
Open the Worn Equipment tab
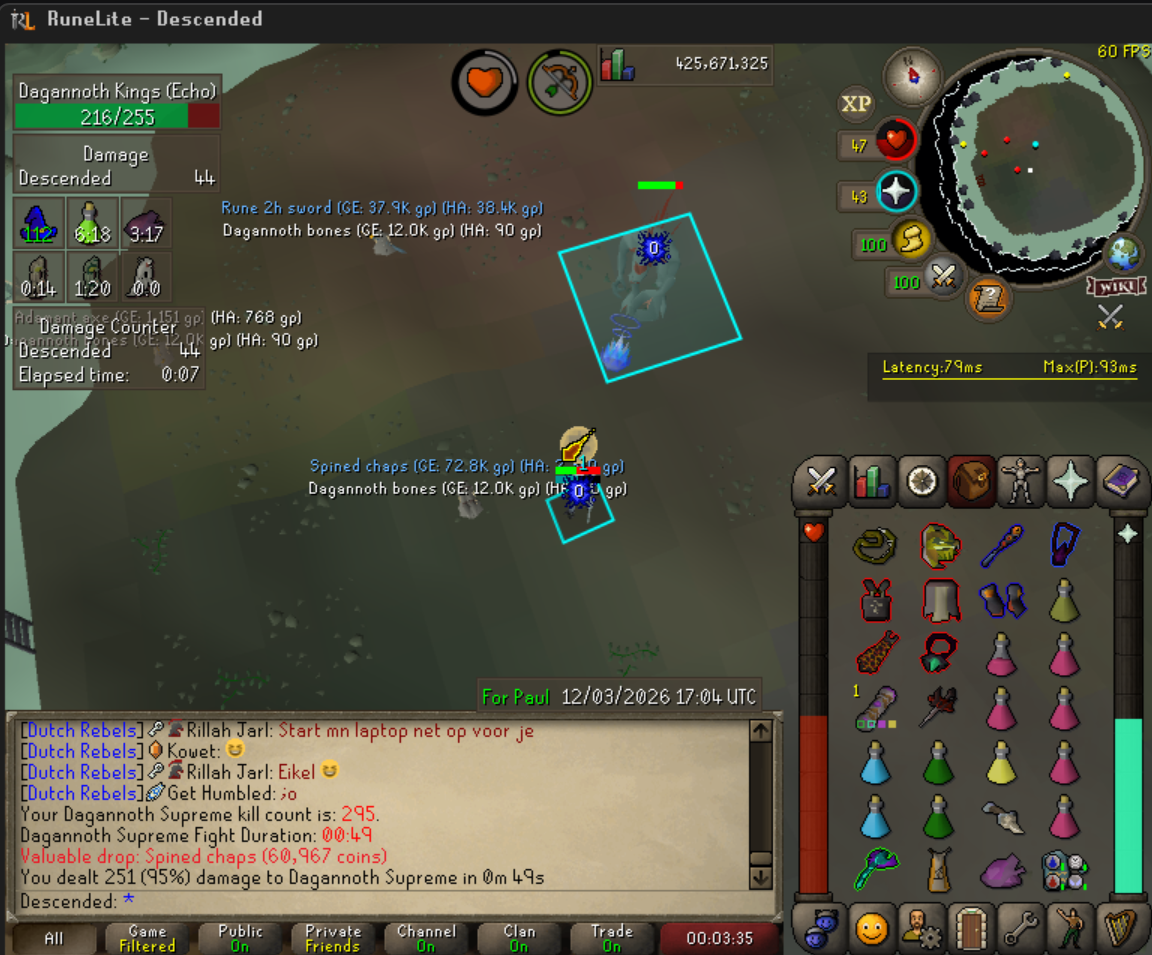pos(1020,482)
